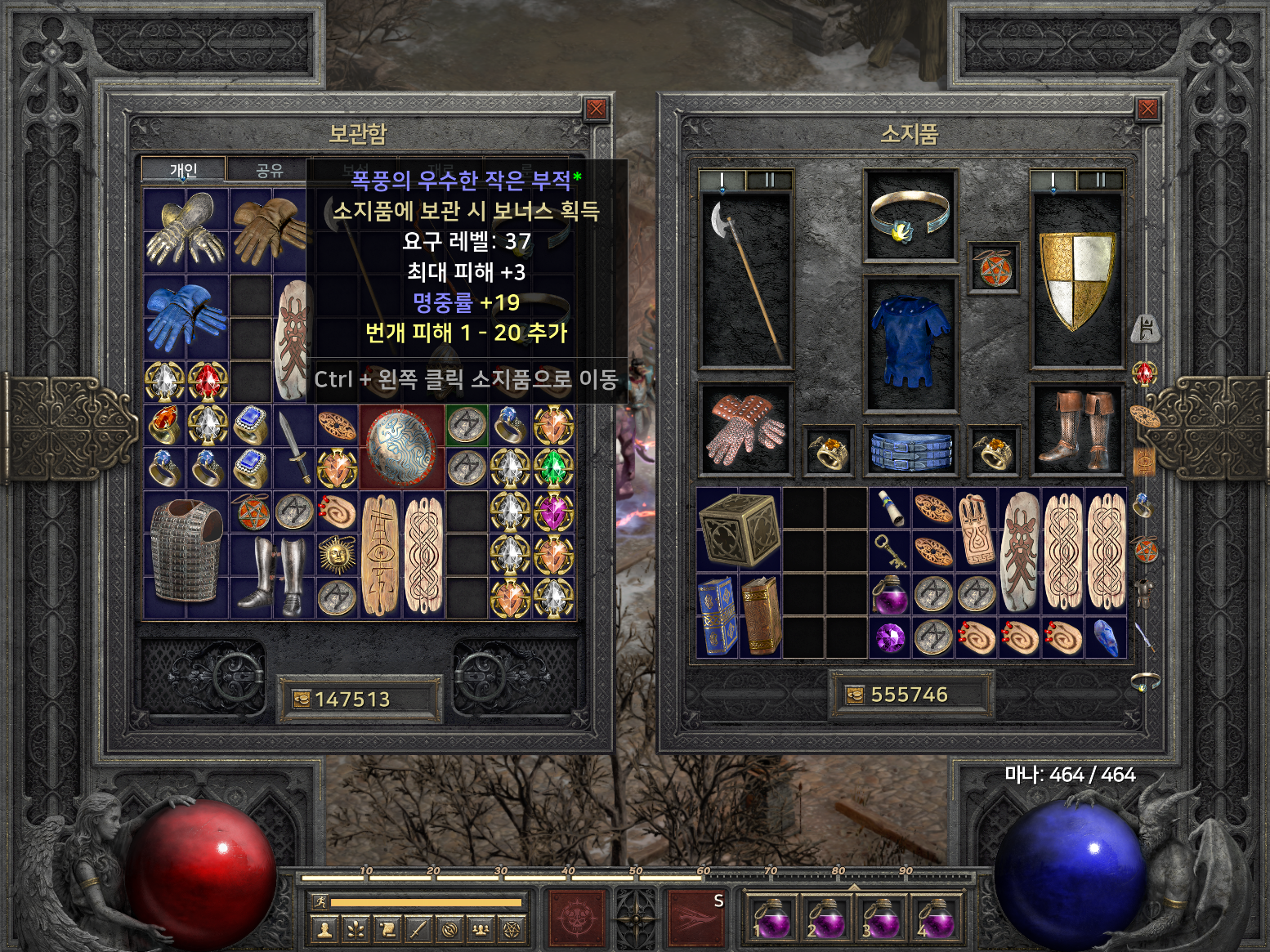The height and width of the screenshot is (952, 1270).
Task: Switch to the 공유 stash tab
Action: point(269,170)
